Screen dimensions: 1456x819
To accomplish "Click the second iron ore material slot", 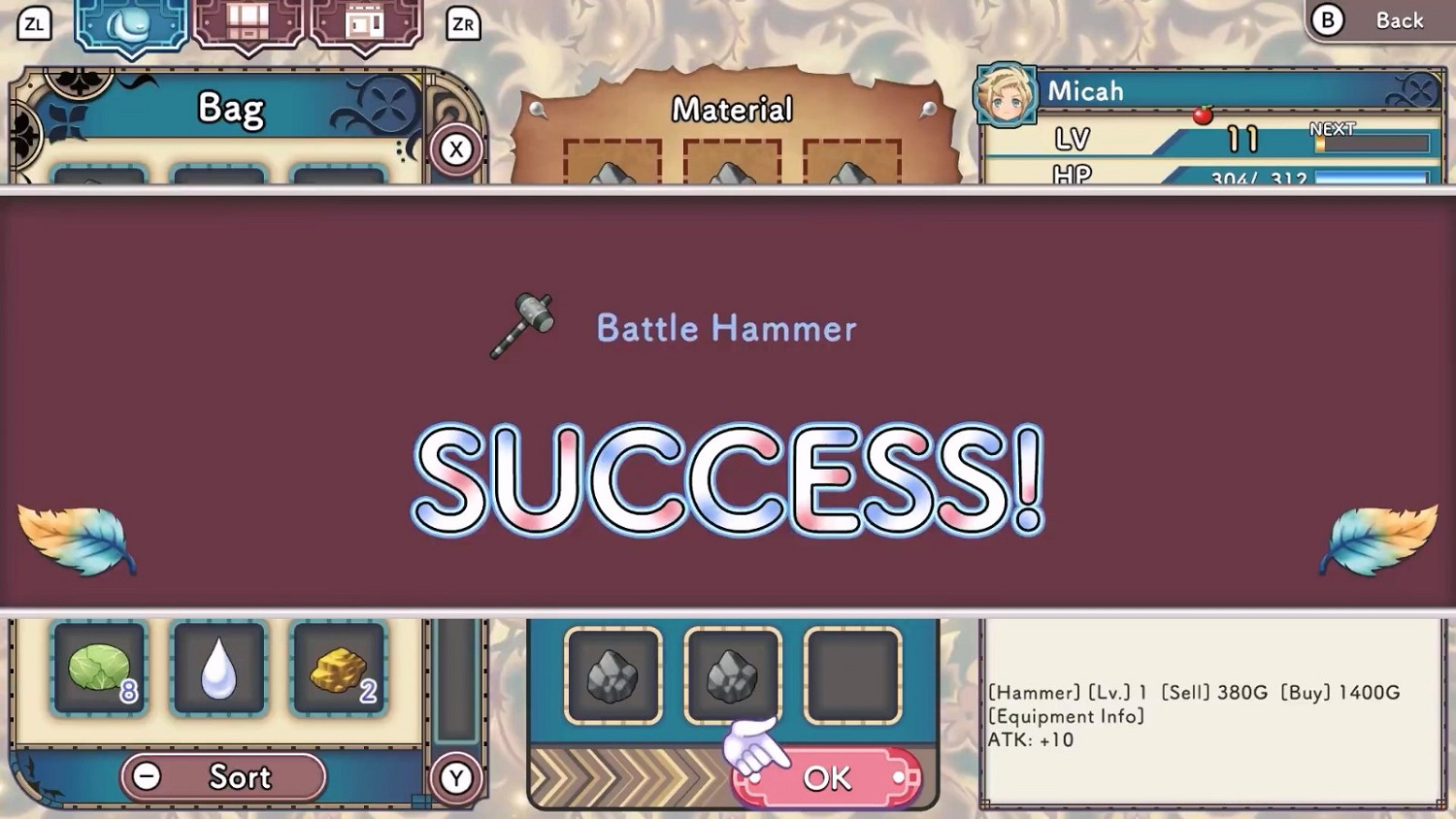I will 733,674.
